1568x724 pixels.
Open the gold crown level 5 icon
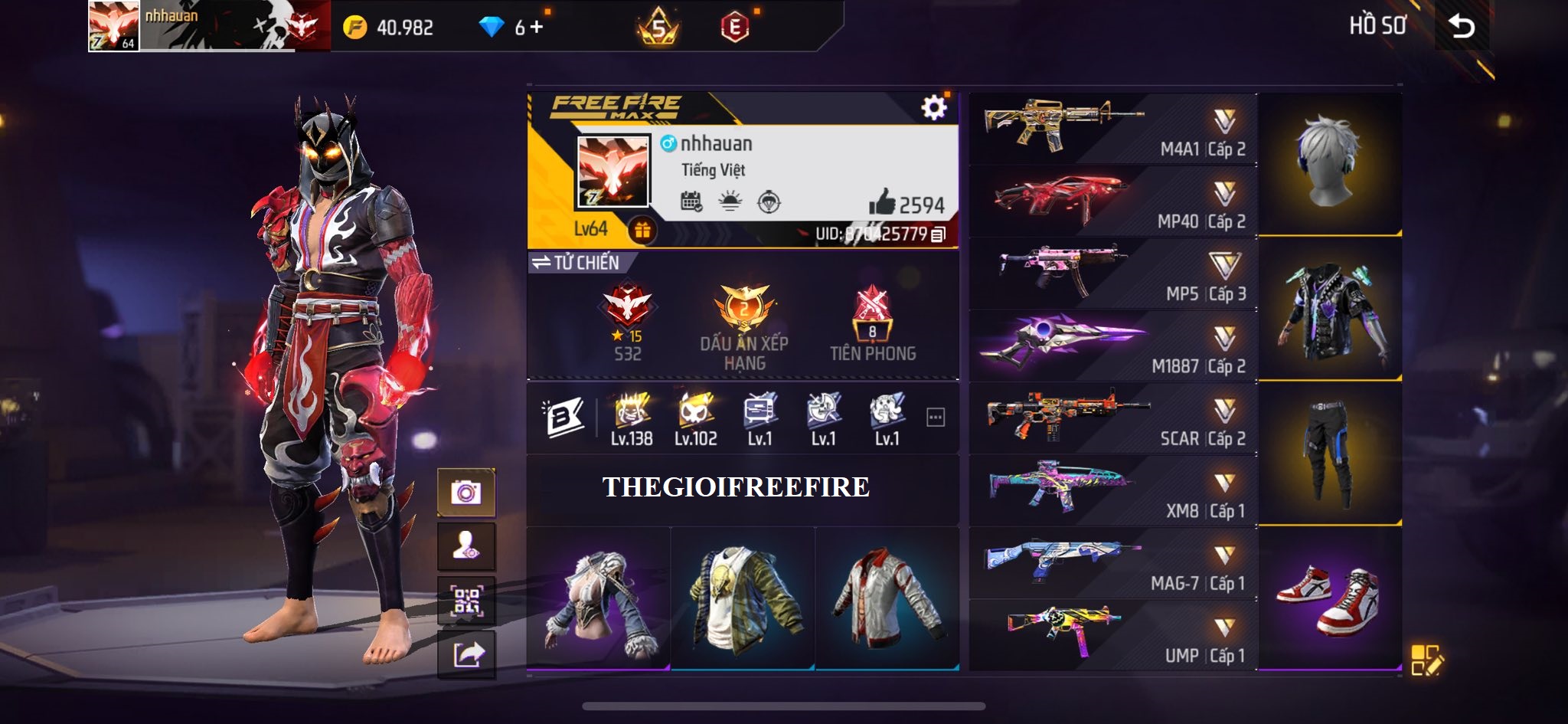(658, 28)
